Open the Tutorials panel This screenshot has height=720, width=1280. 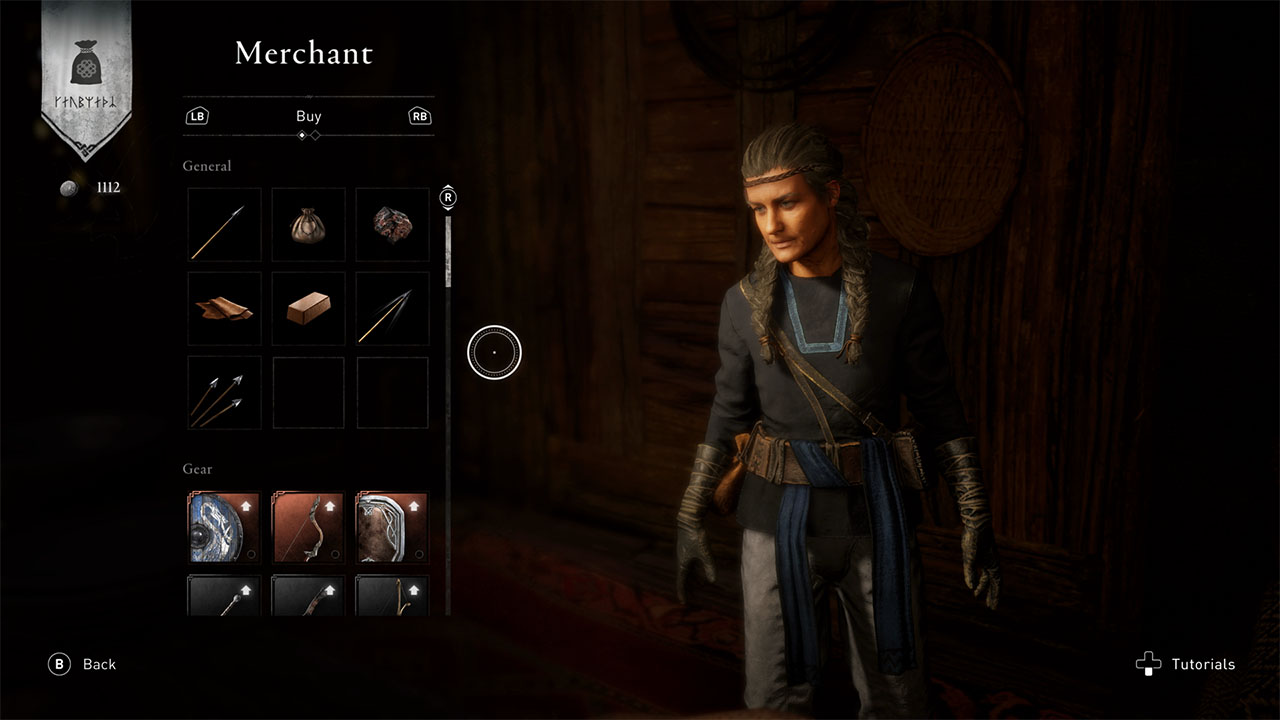click(x=1186, y=664)
